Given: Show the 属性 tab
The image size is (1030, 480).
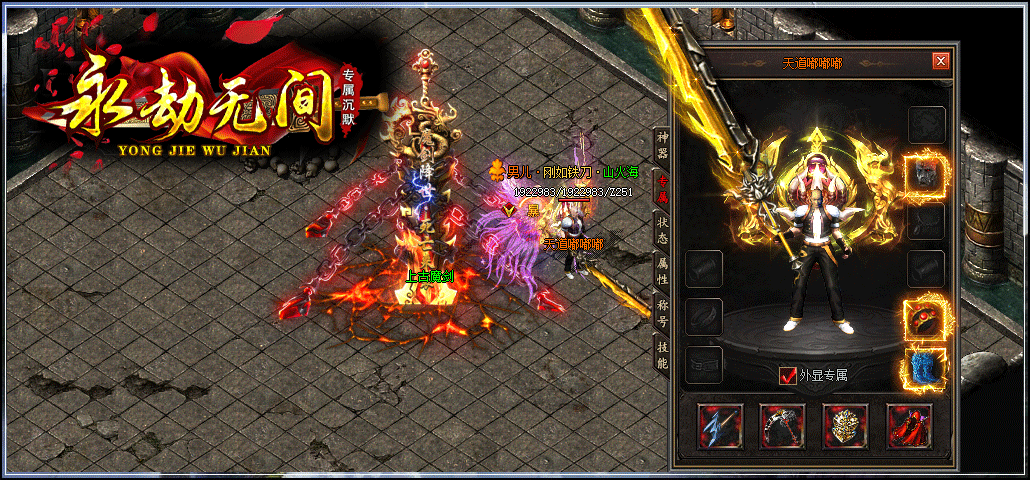Looking at the screenshot, I should point(662,270).
